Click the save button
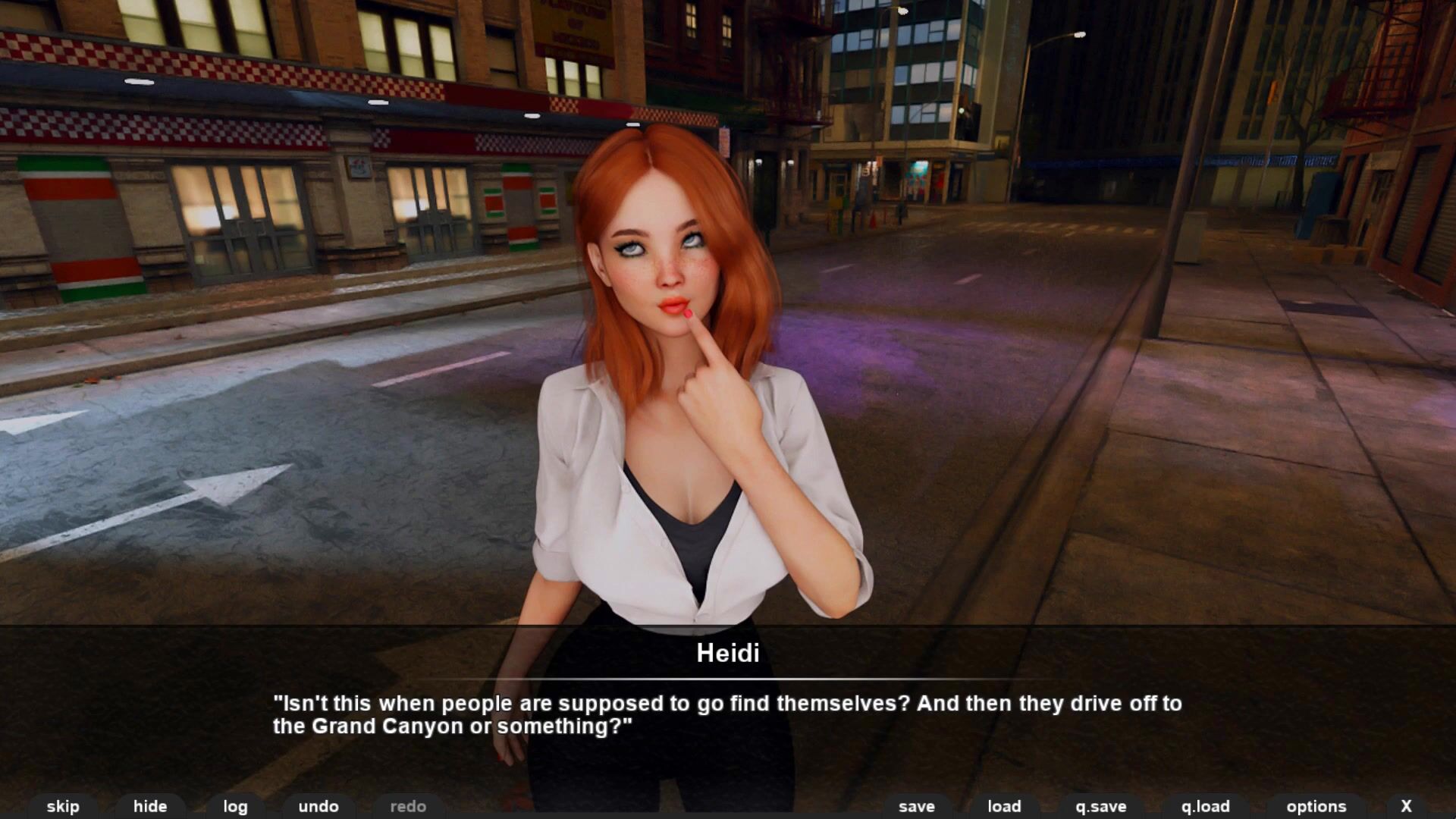Image resolution: width=1456 pixels, height=819 pixels. tap(917, 806)
